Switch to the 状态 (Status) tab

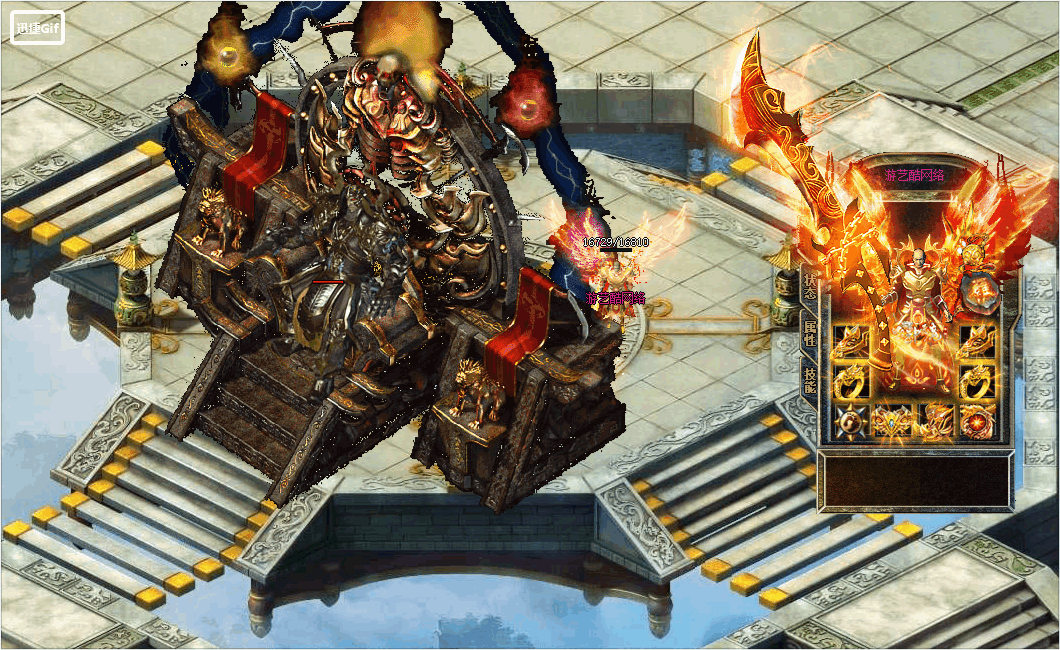809,289
